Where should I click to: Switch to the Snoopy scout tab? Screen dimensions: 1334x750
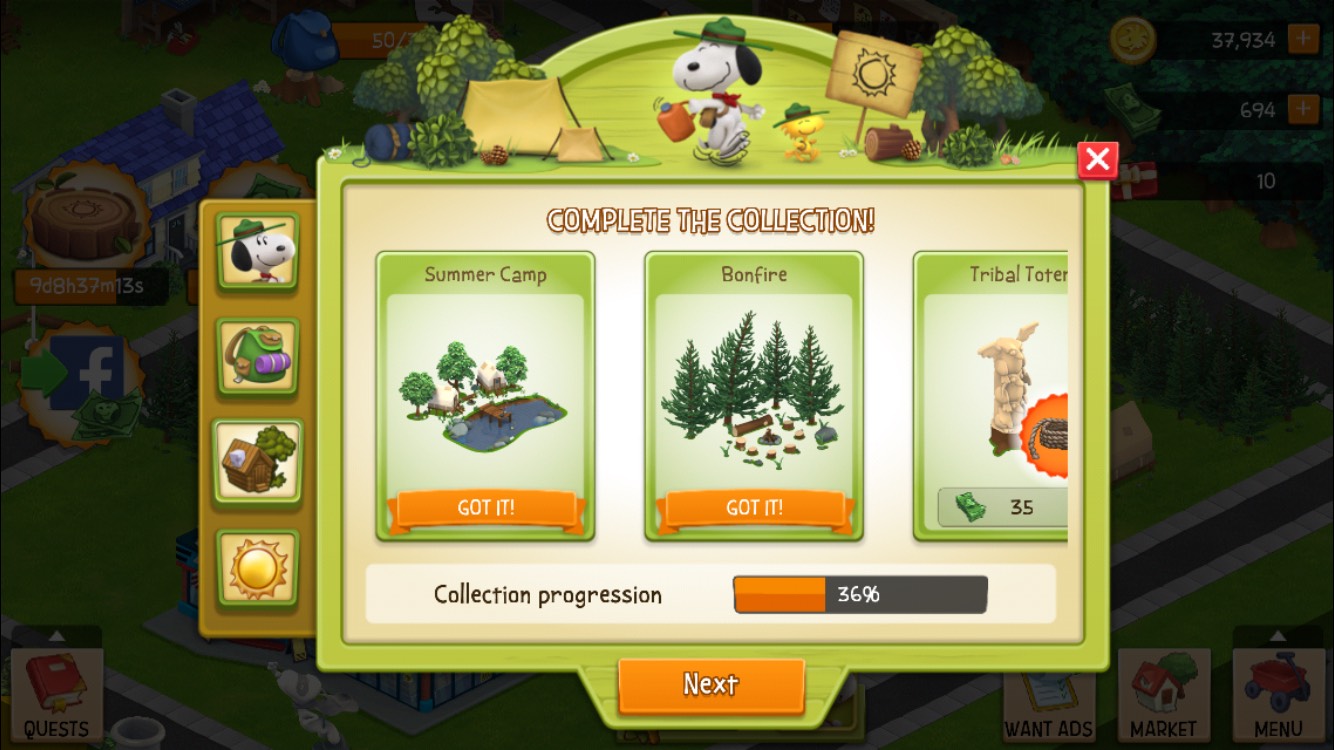tap(258, 251)
